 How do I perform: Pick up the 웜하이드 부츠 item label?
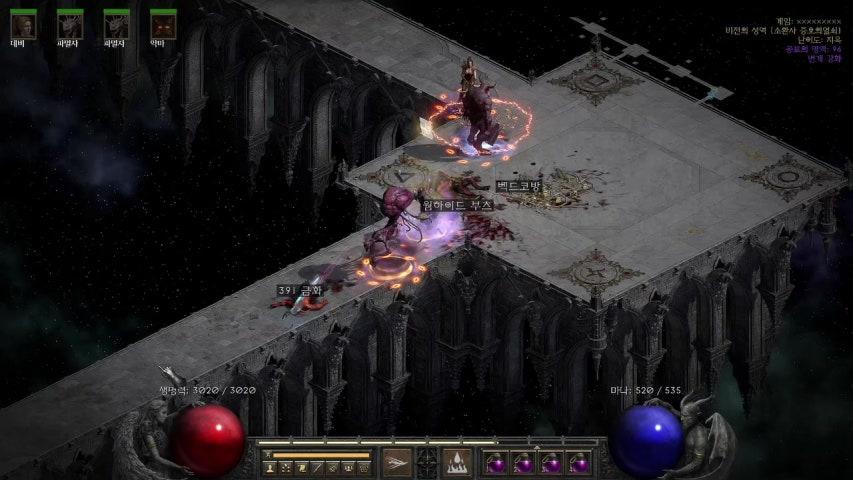point(457,204)
